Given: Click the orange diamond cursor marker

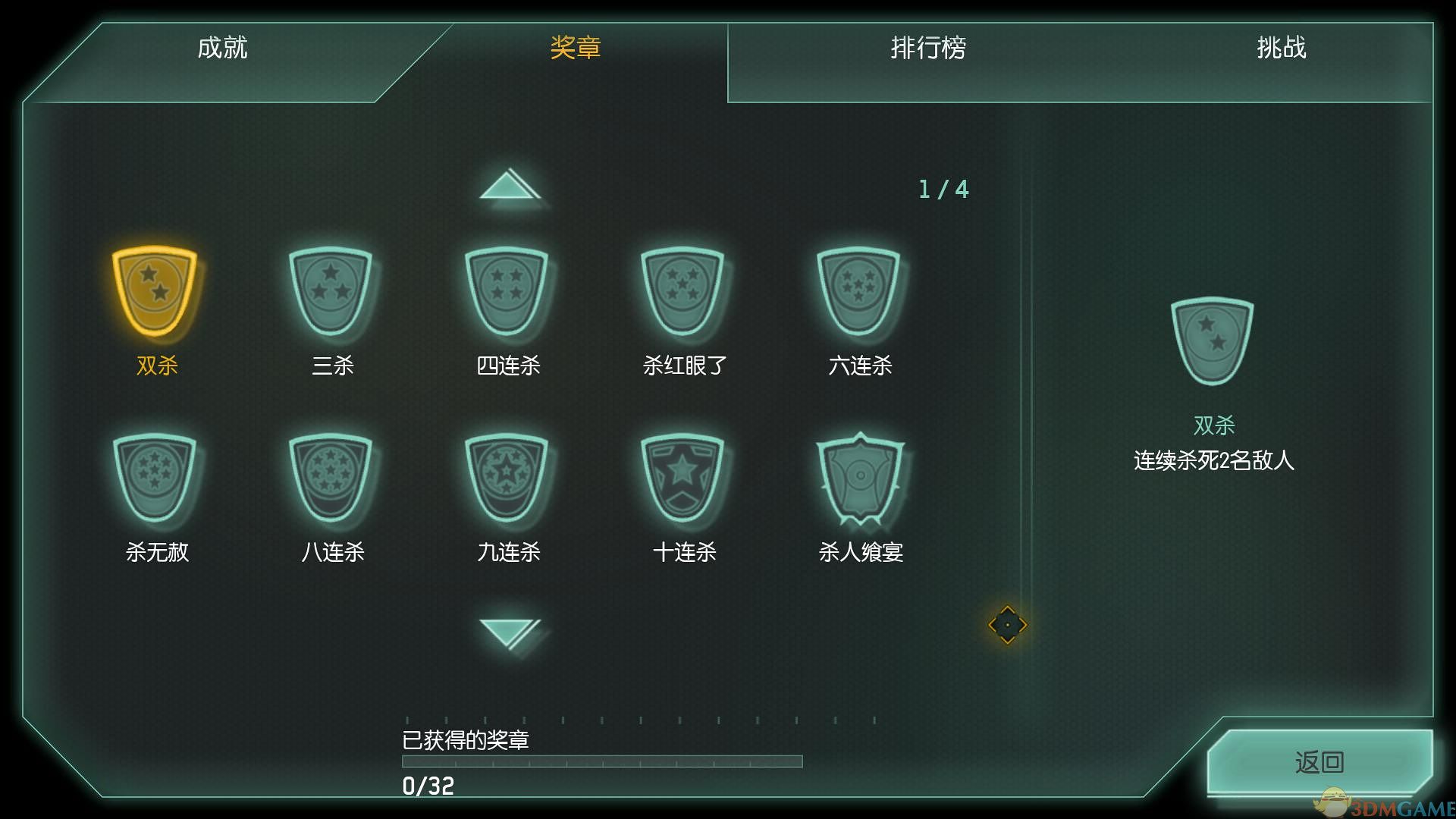Looking at the screenshot, I should pos(1008,625).
